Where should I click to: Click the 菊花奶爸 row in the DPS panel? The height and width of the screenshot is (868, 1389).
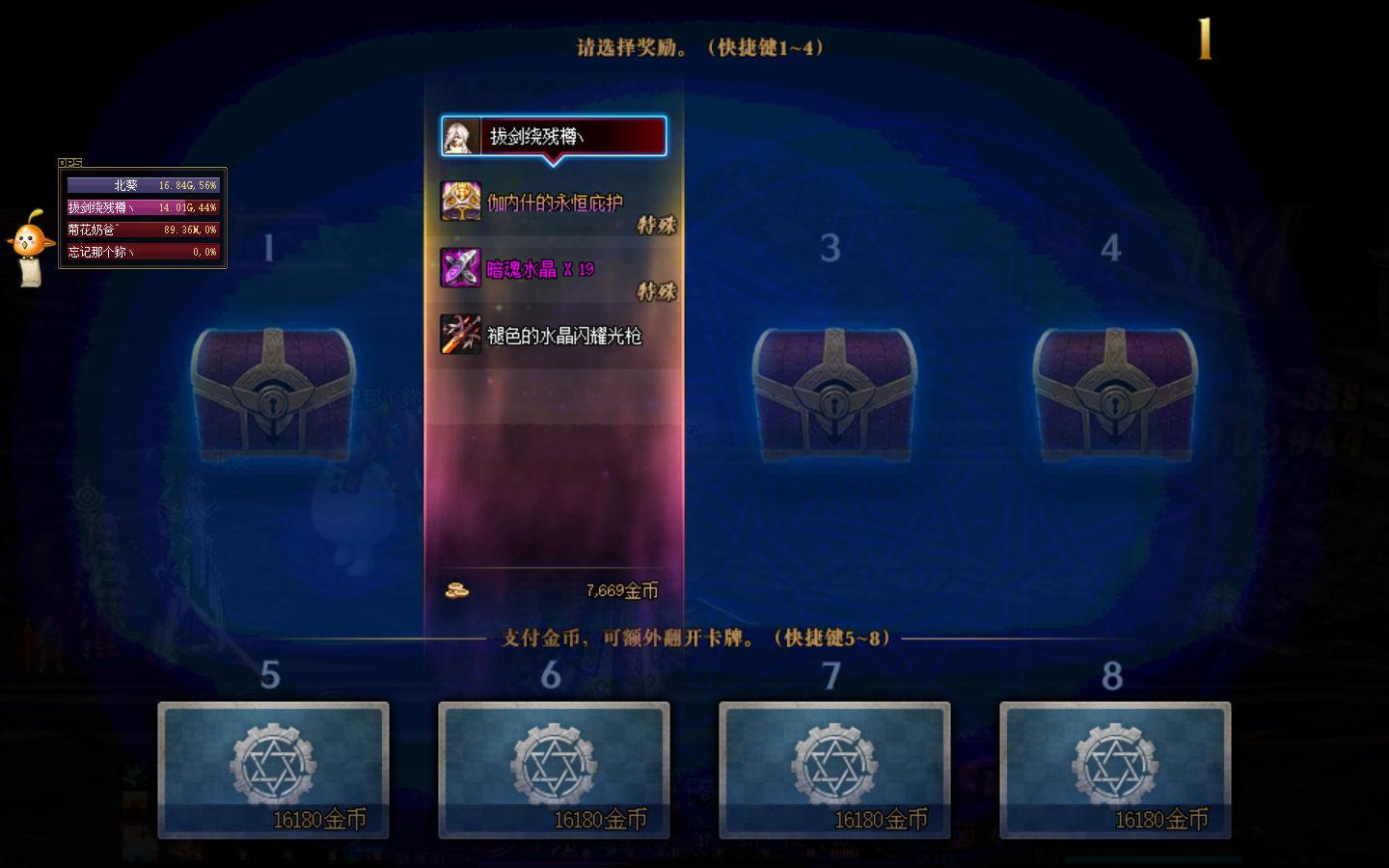coord(142,229)
